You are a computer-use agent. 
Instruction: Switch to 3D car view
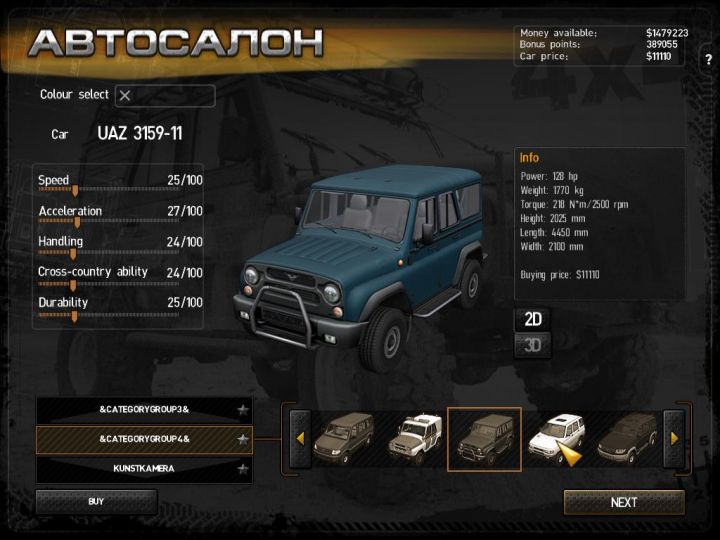point(533,346)
